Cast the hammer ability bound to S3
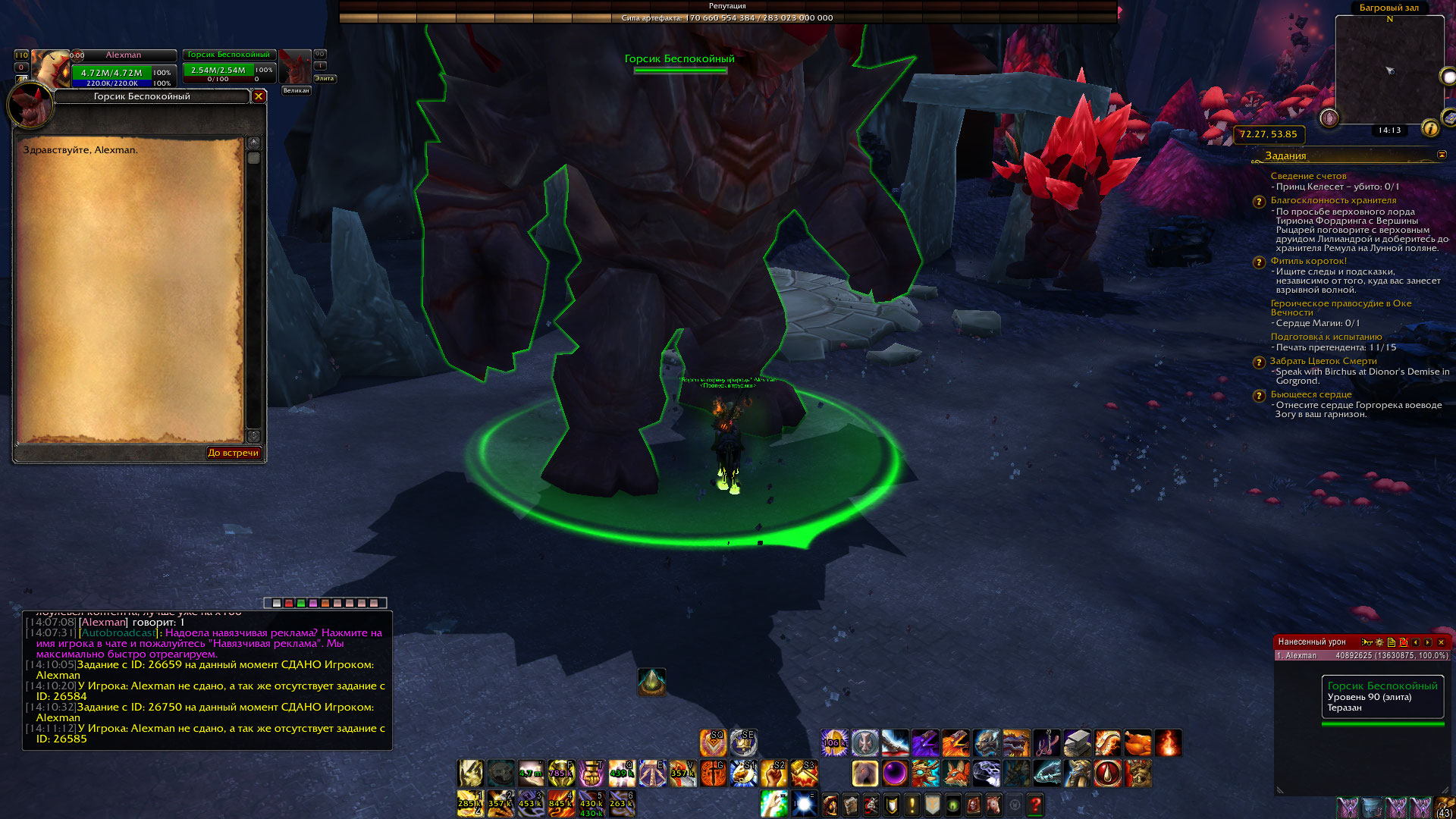The width and height of the screenshot is (1456, 819). [804, 773]
